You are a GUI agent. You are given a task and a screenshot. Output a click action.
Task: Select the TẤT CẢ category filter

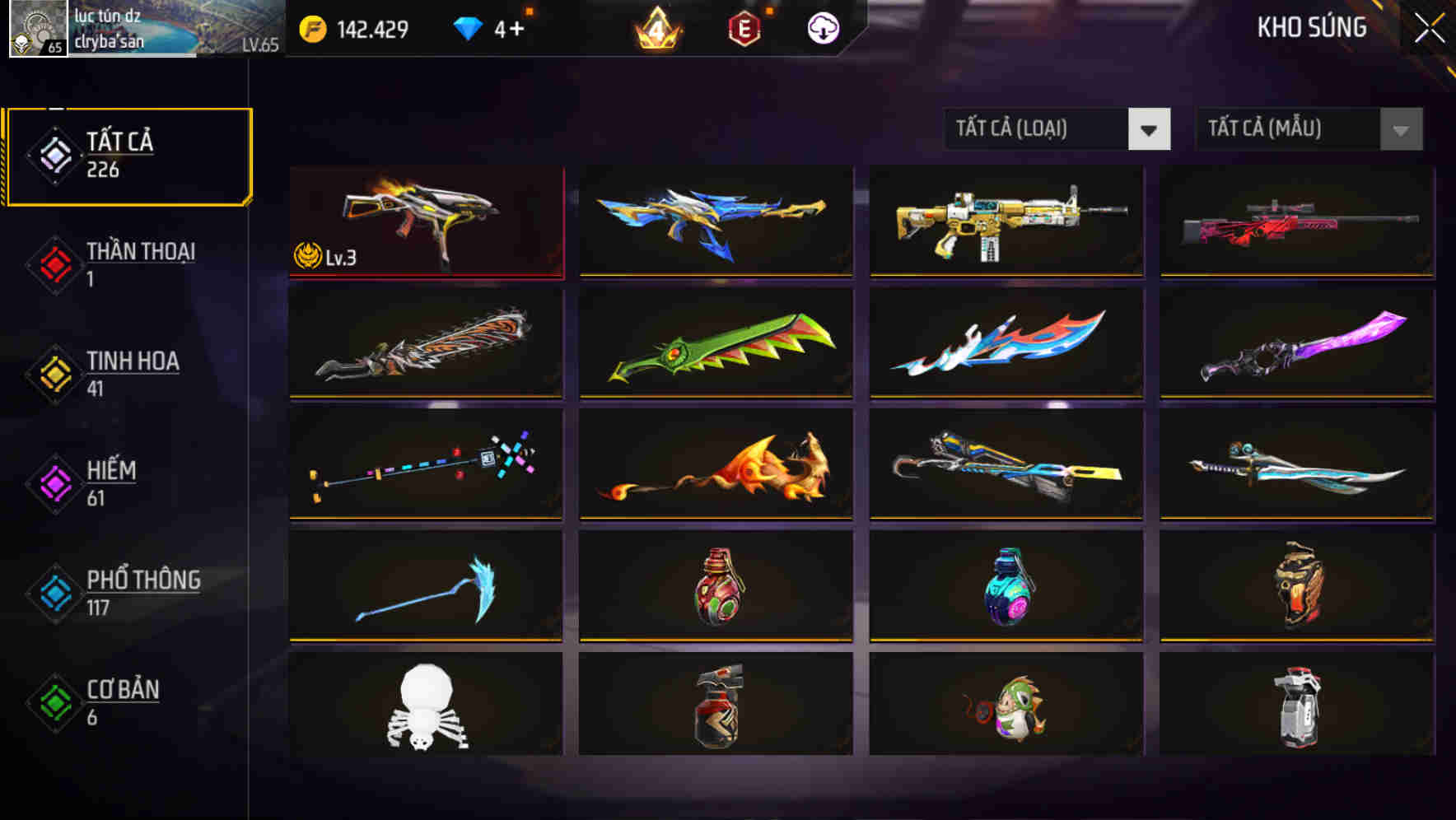(128, 154)
